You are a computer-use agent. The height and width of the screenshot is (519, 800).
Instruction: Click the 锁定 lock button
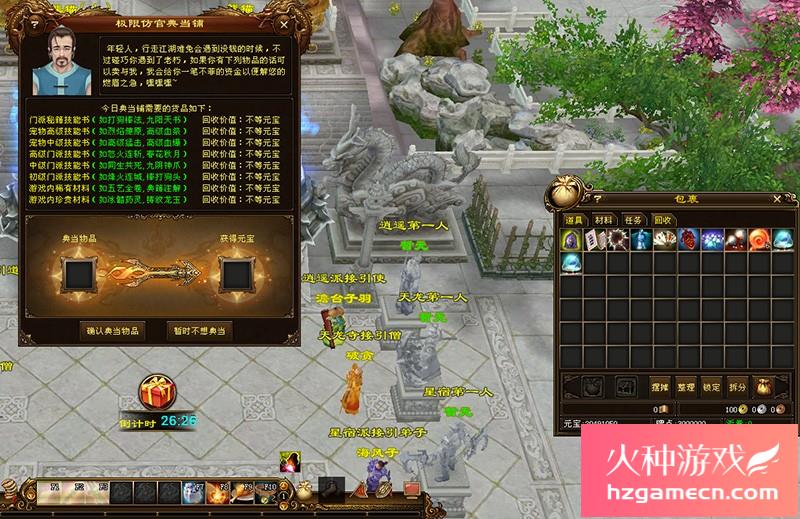(711, 386)
